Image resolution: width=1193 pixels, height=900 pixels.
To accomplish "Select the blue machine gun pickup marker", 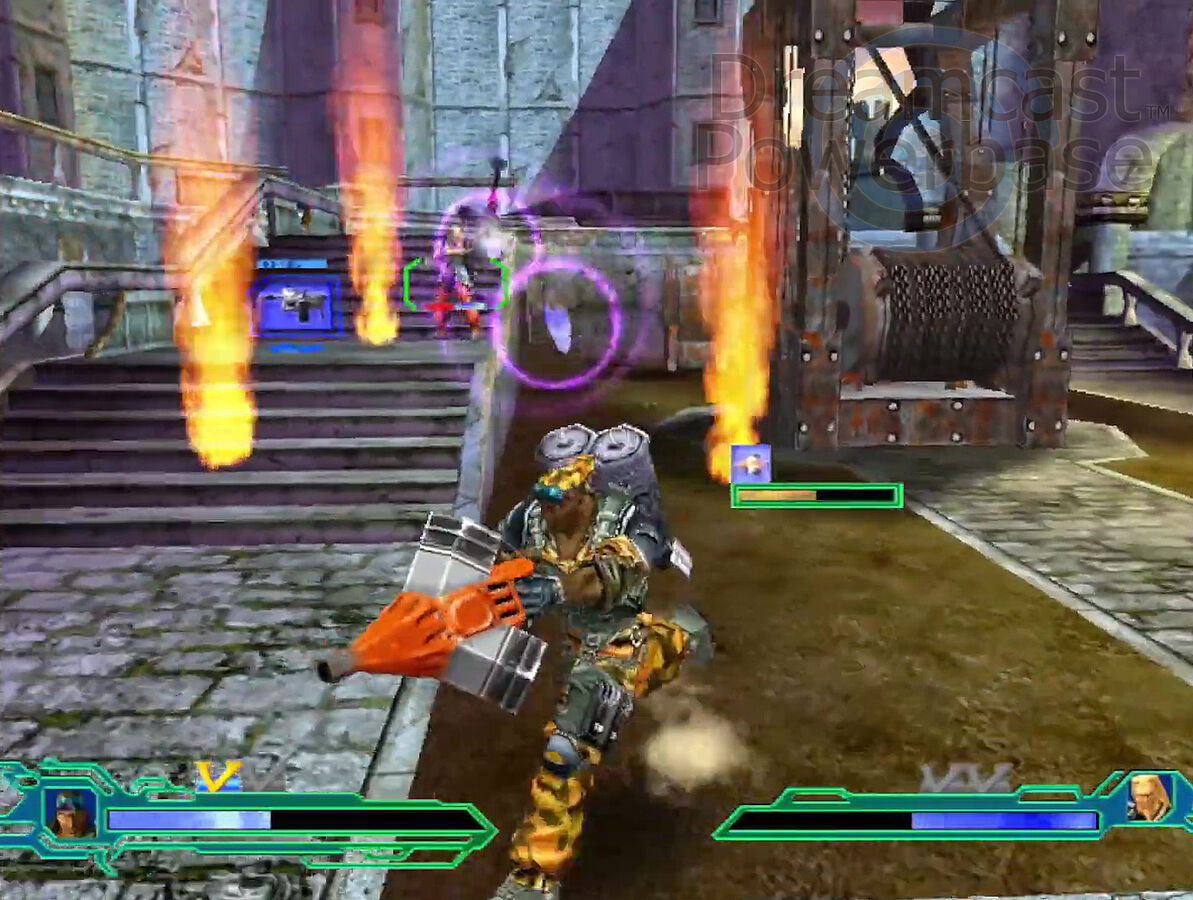I will pos(297,304).
